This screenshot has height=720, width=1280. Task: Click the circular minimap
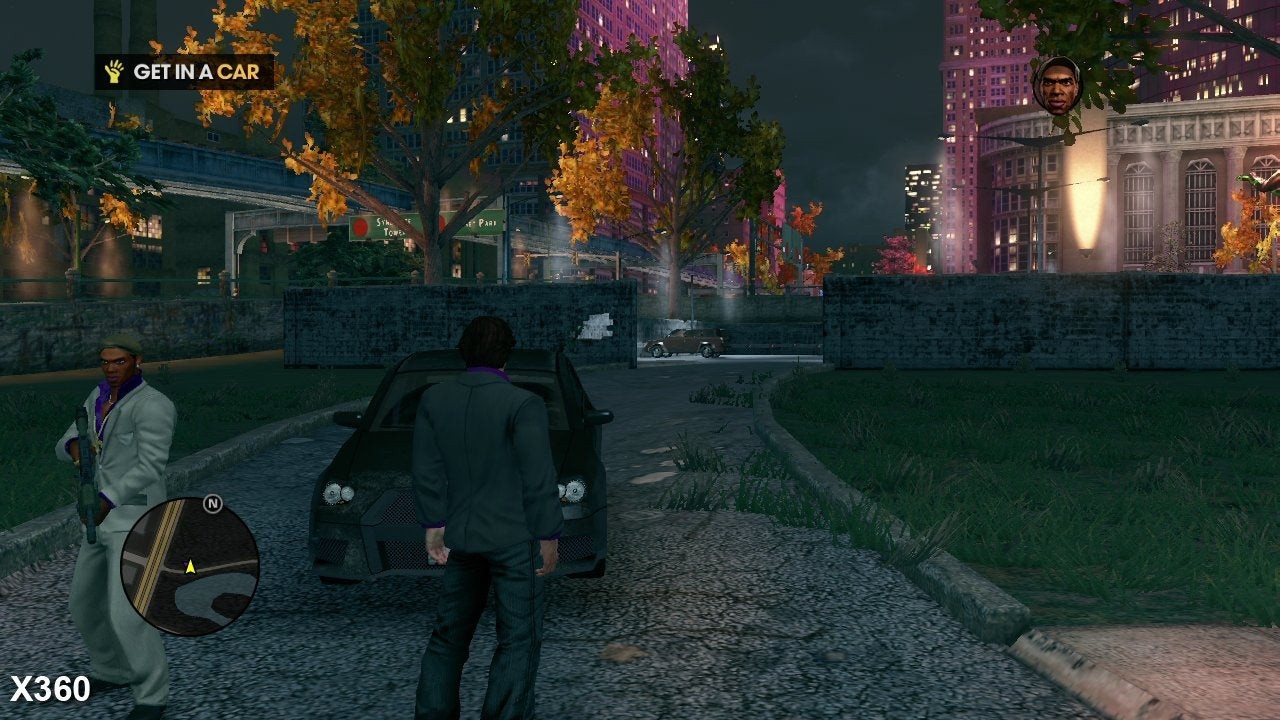pos(190,566)
